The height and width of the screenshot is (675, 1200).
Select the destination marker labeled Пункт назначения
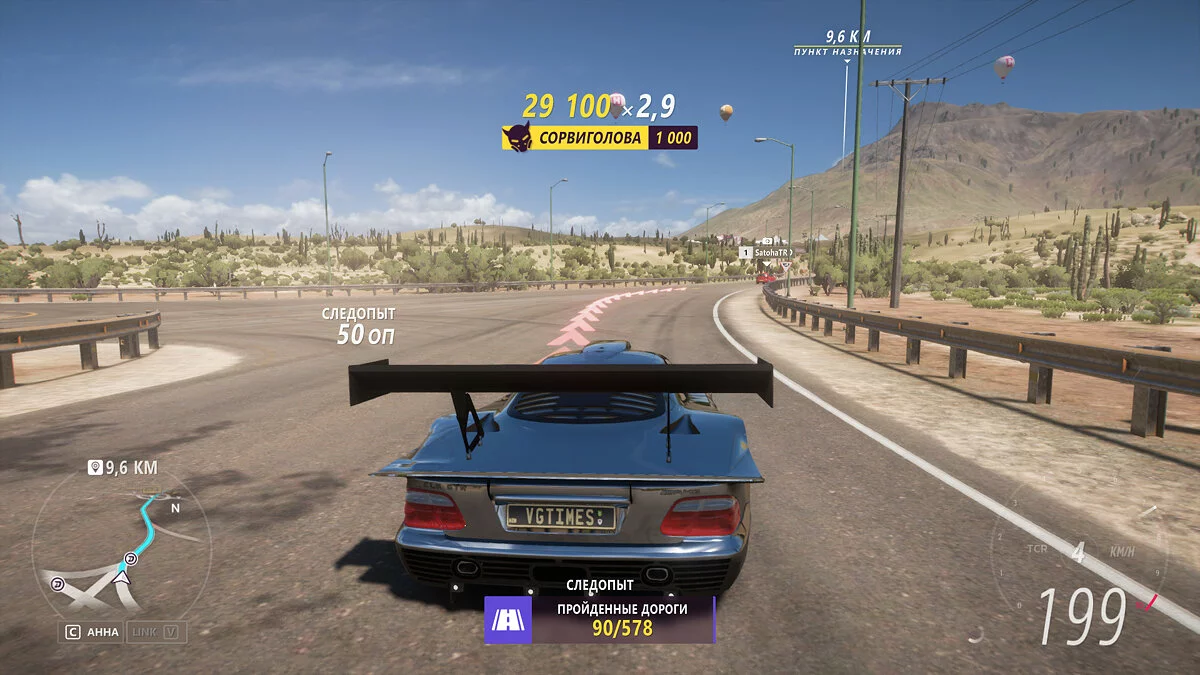point(847,50)
